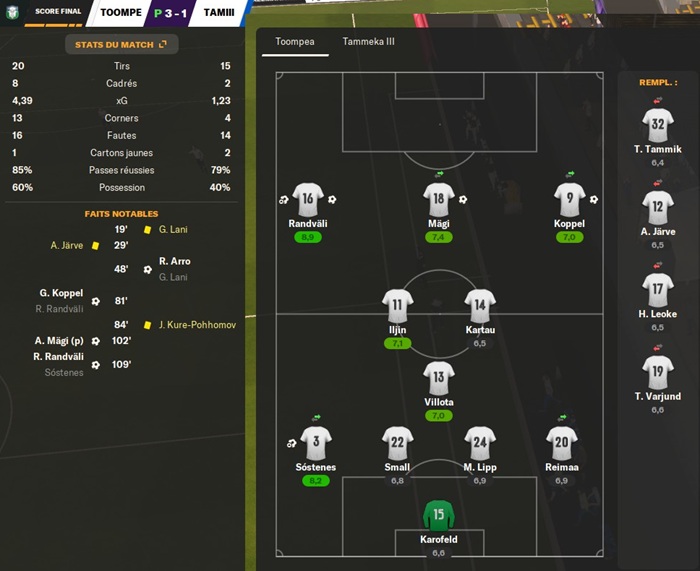Select M. Lipp number 24
Image resolution: width=700 pixels, height=571 pixels.
(480, 442)
